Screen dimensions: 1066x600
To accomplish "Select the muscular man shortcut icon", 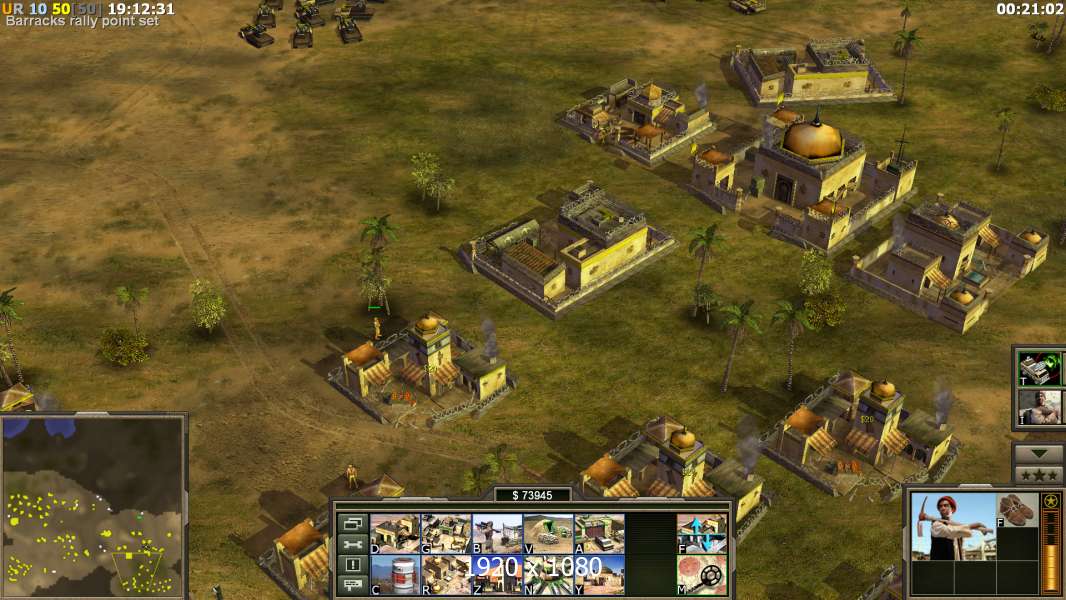I will 1040,407.
